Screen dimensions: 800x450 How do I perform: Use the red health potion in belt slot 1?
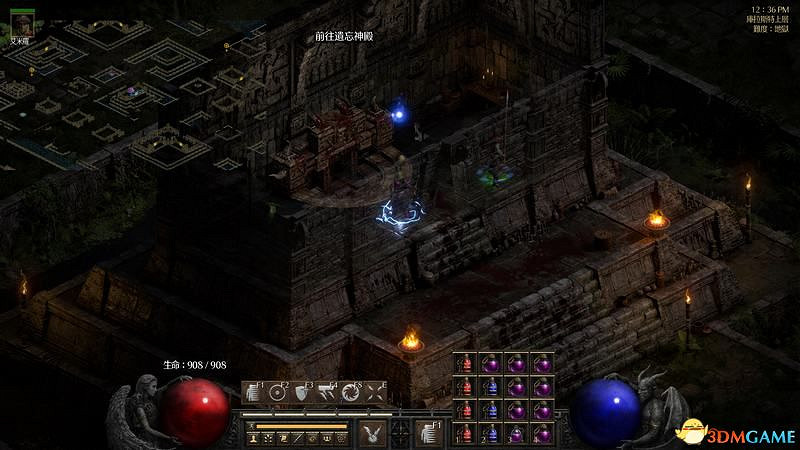[466, 433]
